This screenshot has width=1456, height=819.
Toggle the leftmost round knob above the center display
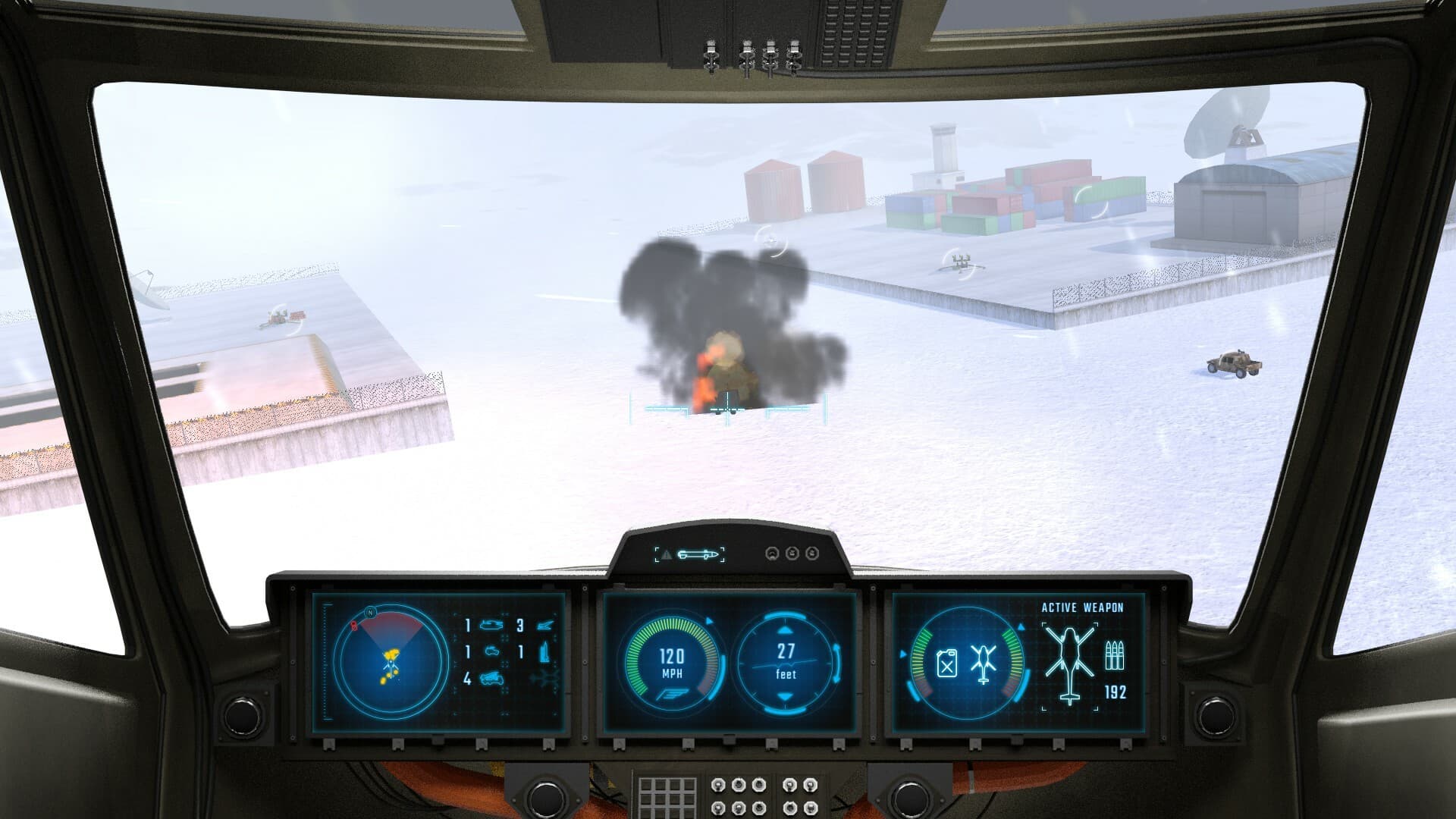[772, 554]
